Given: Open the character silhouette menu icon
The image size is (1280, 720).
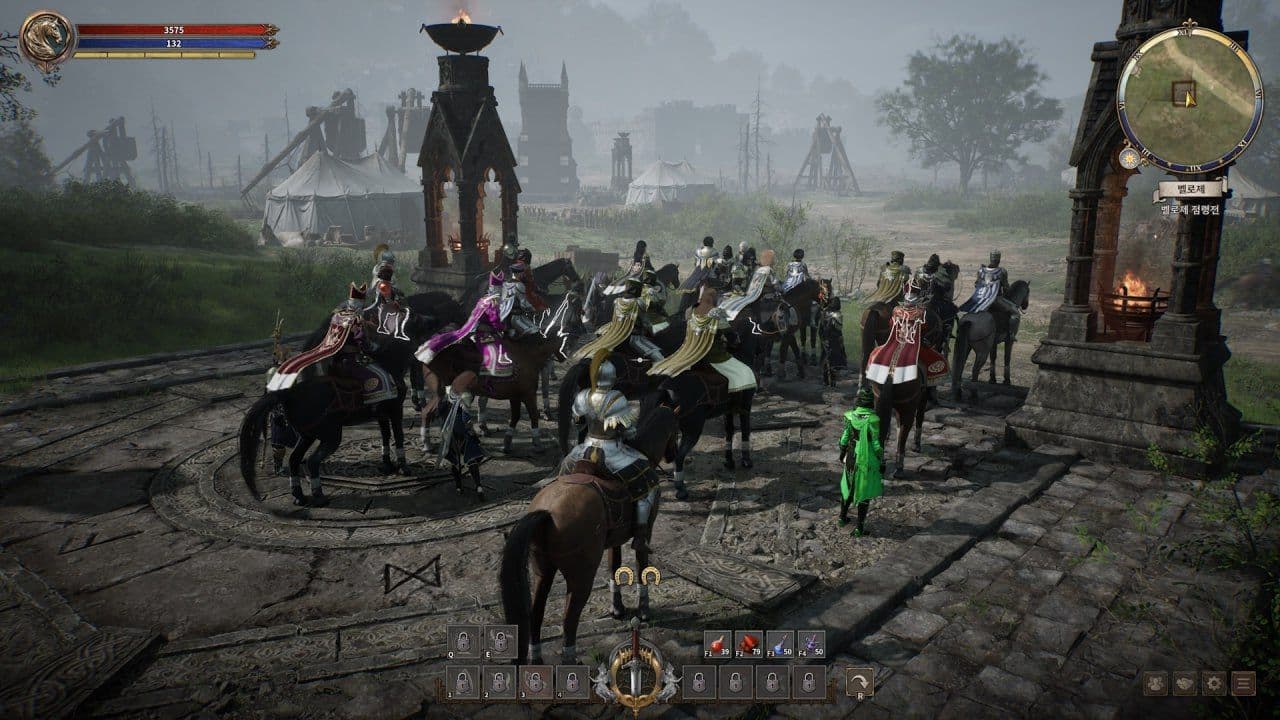Looking at the screenshot, I should click(x=1156, y=684).
